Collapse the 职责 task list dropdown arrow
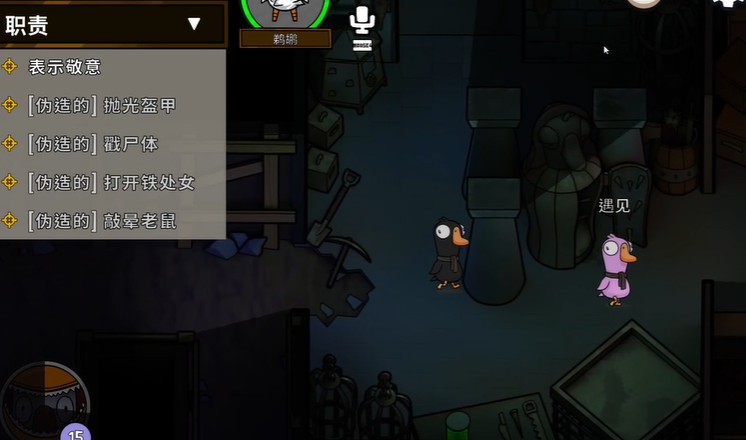Image resolution: width=746 pixels, height=440 pixels. point(194,24)
